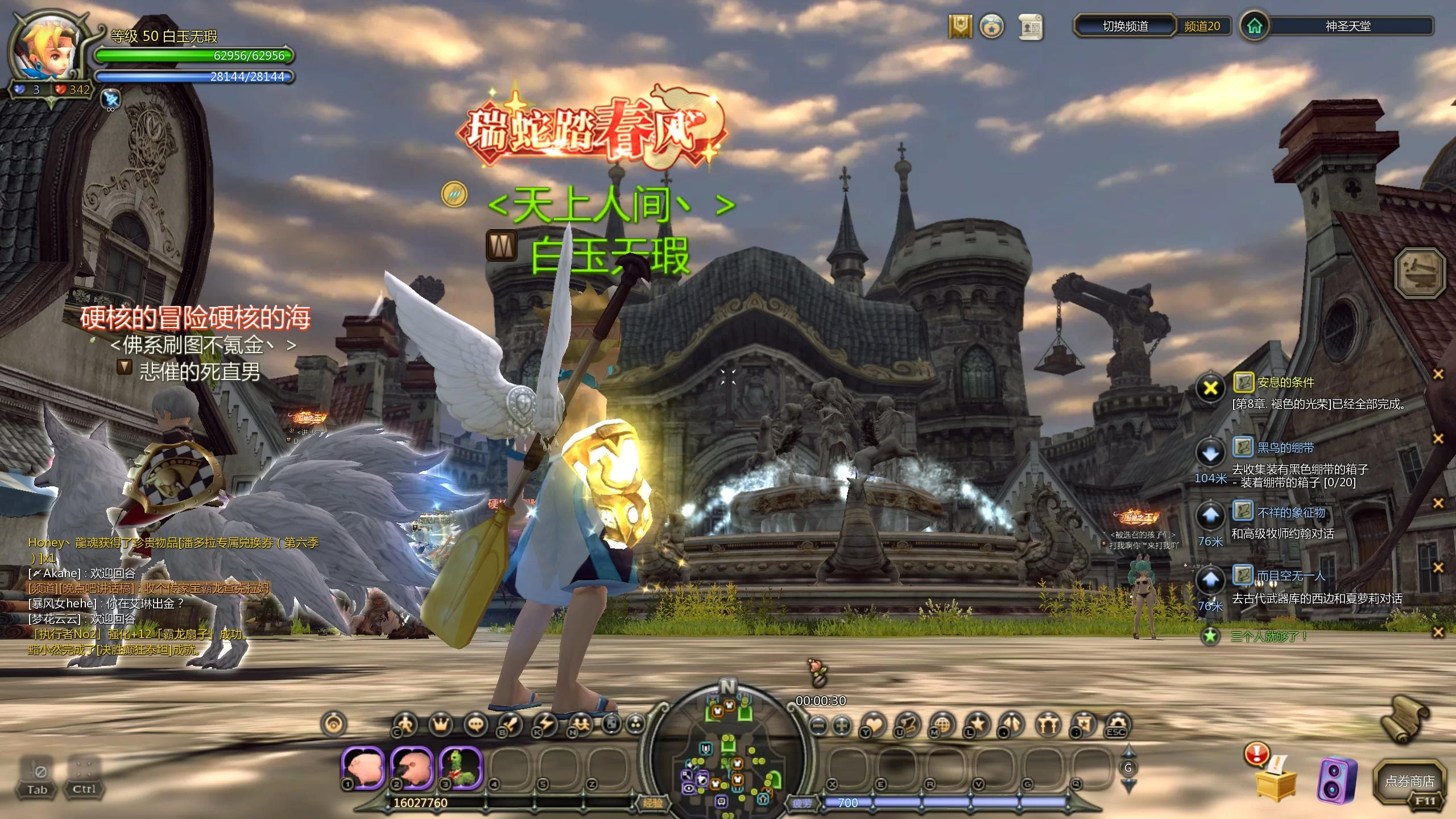Open the gold star banner icon
Viewport: 1456px width, 819px height.
click(960, 26)
